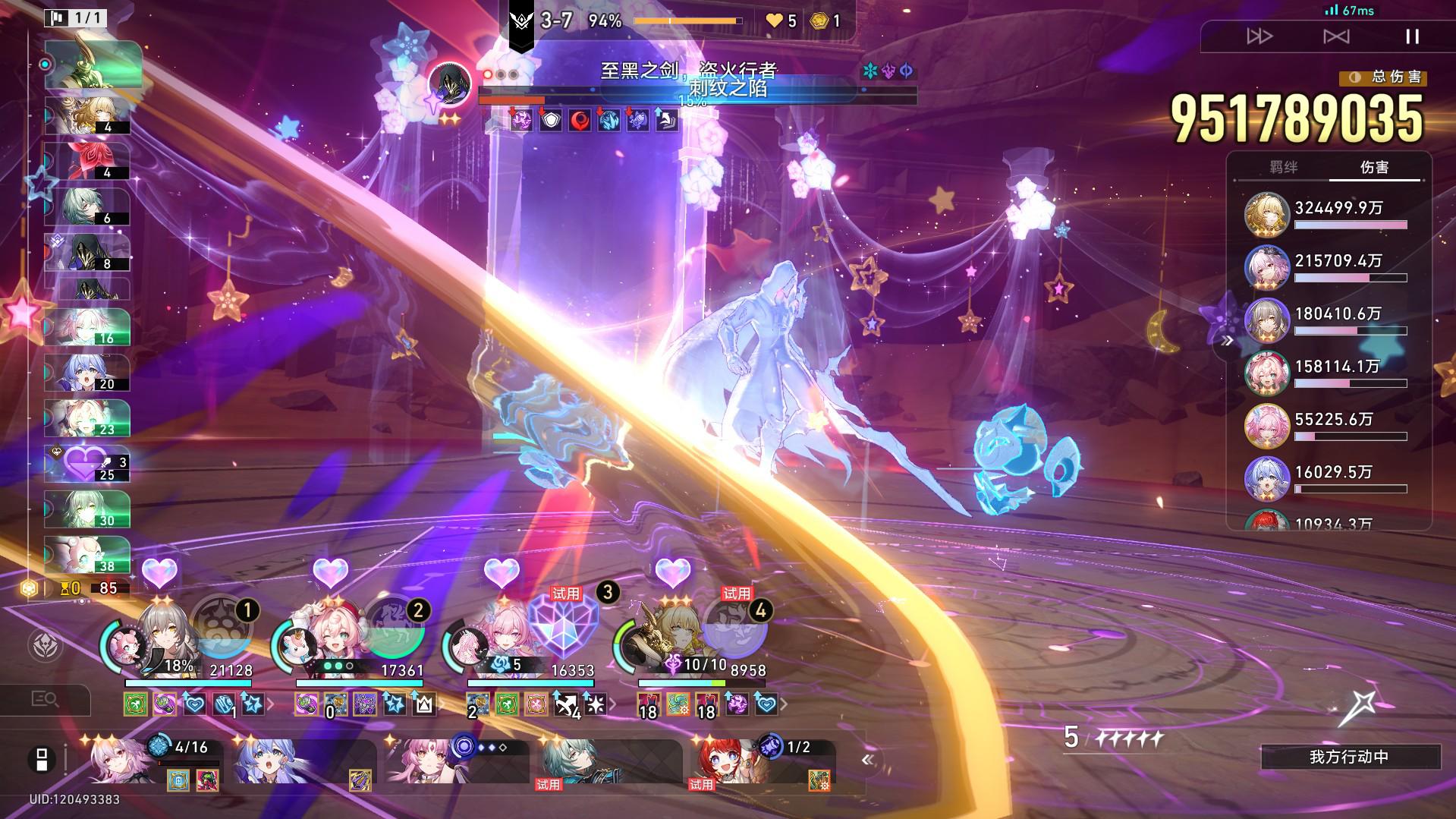This screenshot has width=1456, height=819.
Task: Click the bowtie-shaped skip icon
Action: (x=1336, y=36)
